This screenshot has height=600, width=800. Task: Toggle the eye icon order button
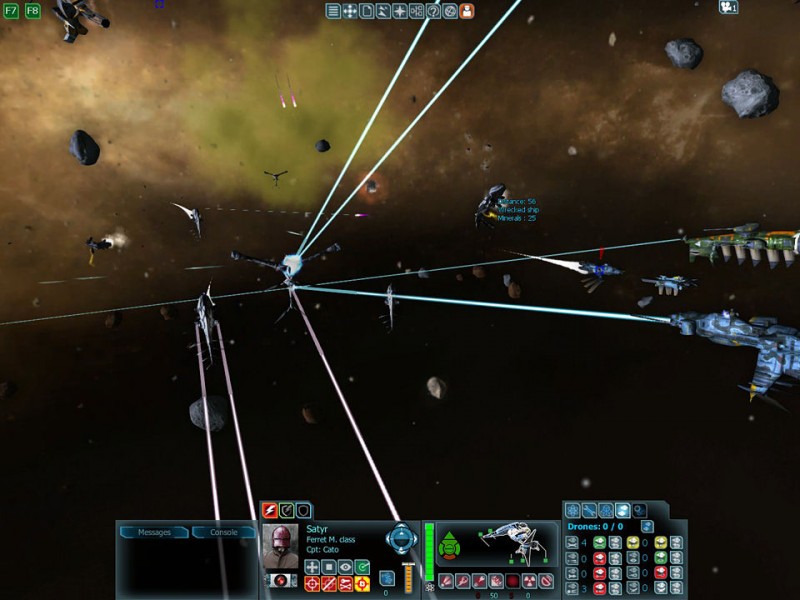[x=345, y=567]
